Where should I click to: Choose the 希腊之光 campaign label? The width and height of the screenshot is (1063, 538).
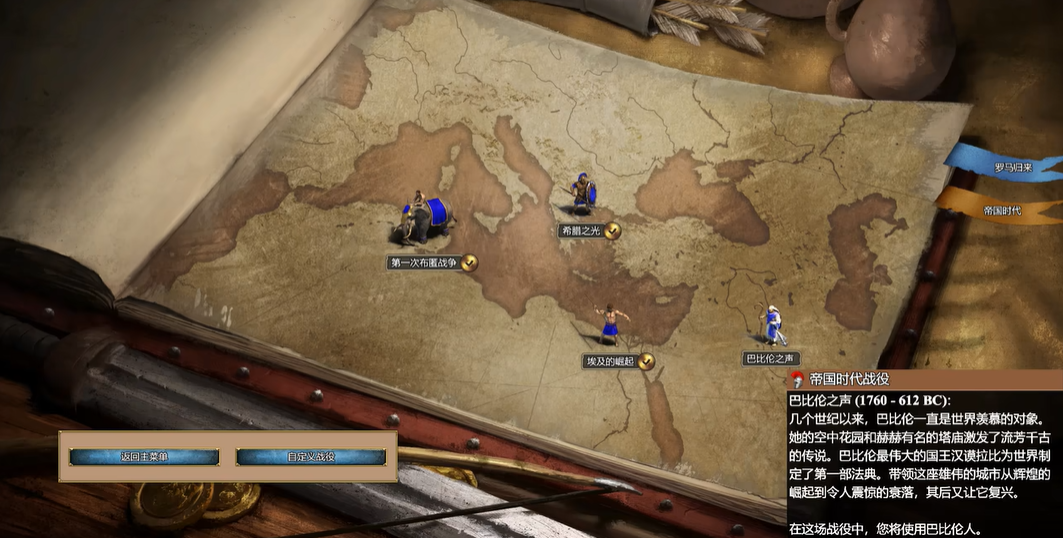tap(581, 231)
